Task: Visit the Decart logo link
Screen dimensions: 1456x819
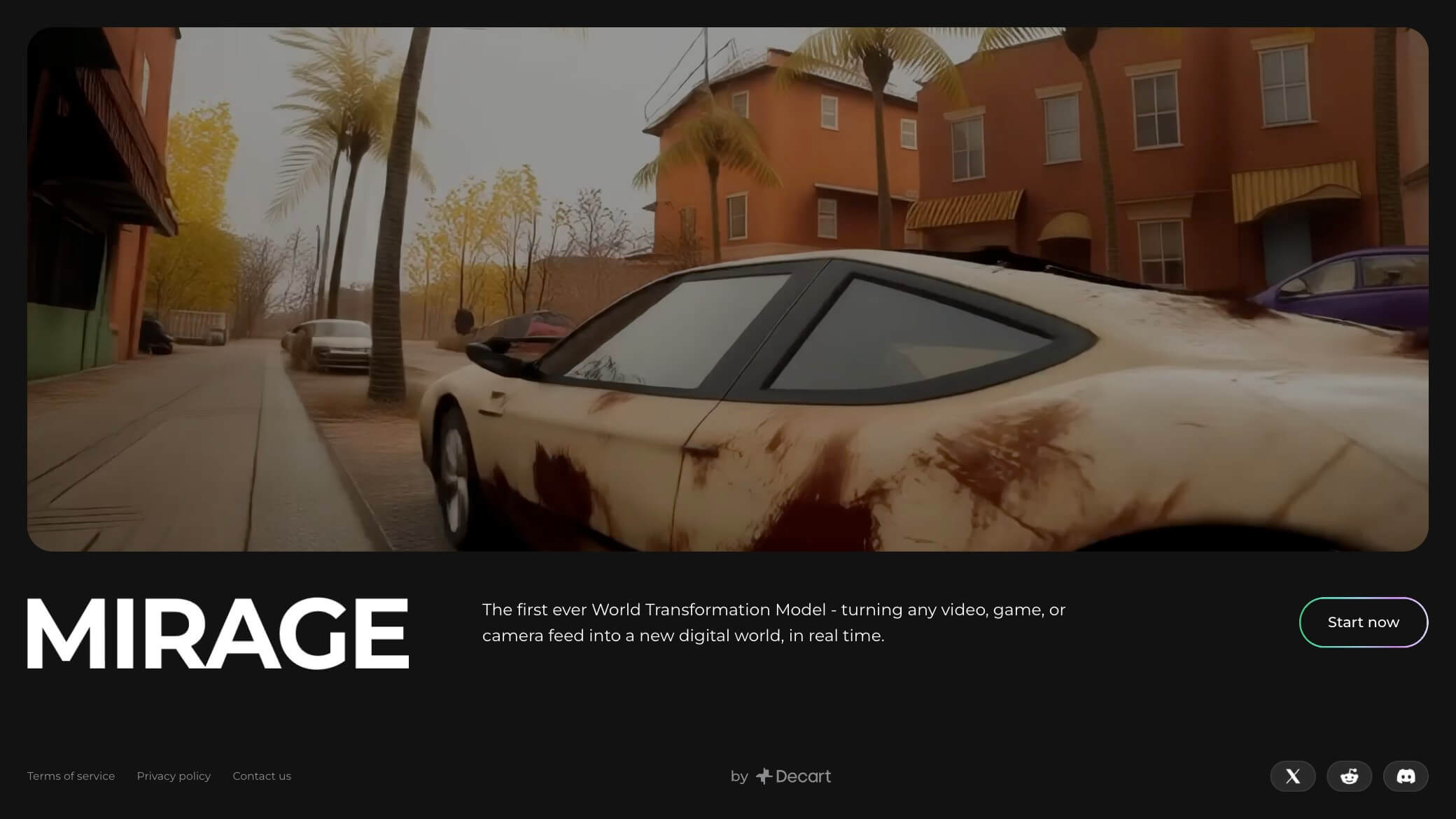Action: tap(794, 776)
